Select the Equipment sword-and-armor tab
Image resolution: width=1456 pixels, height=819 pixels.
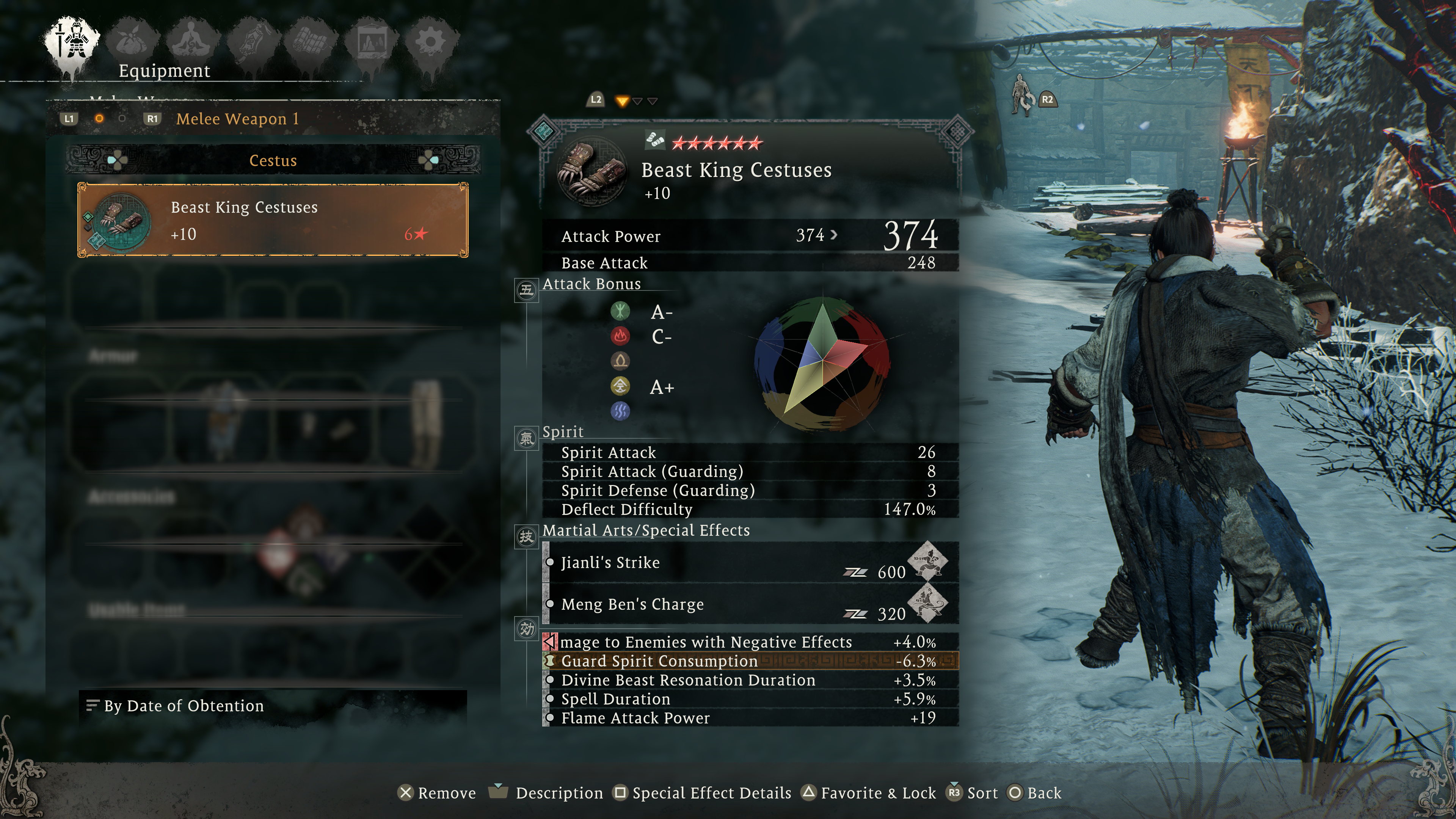73,41
